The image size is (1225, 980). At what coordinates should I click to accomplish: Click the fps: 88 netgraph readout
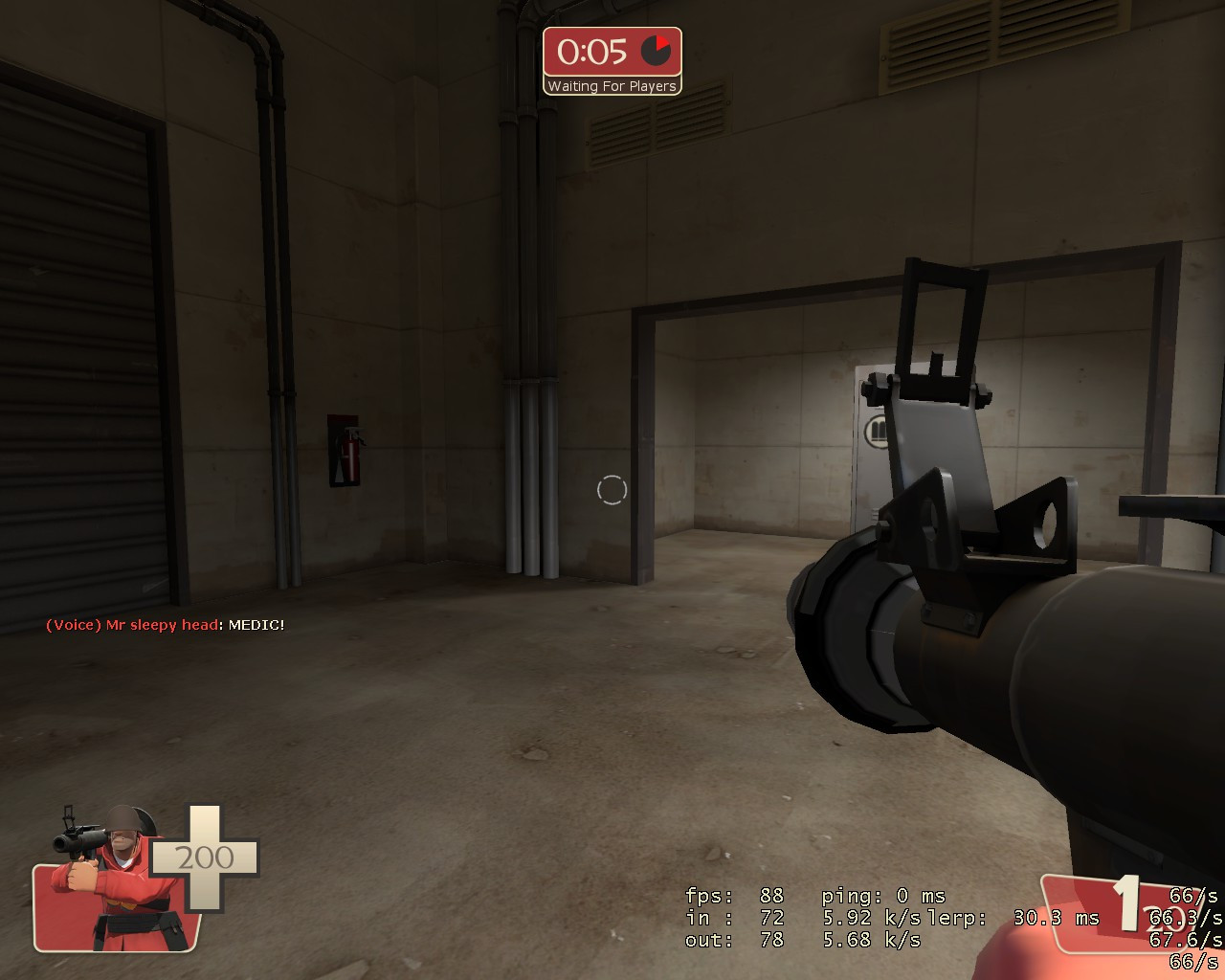[733, 897]
